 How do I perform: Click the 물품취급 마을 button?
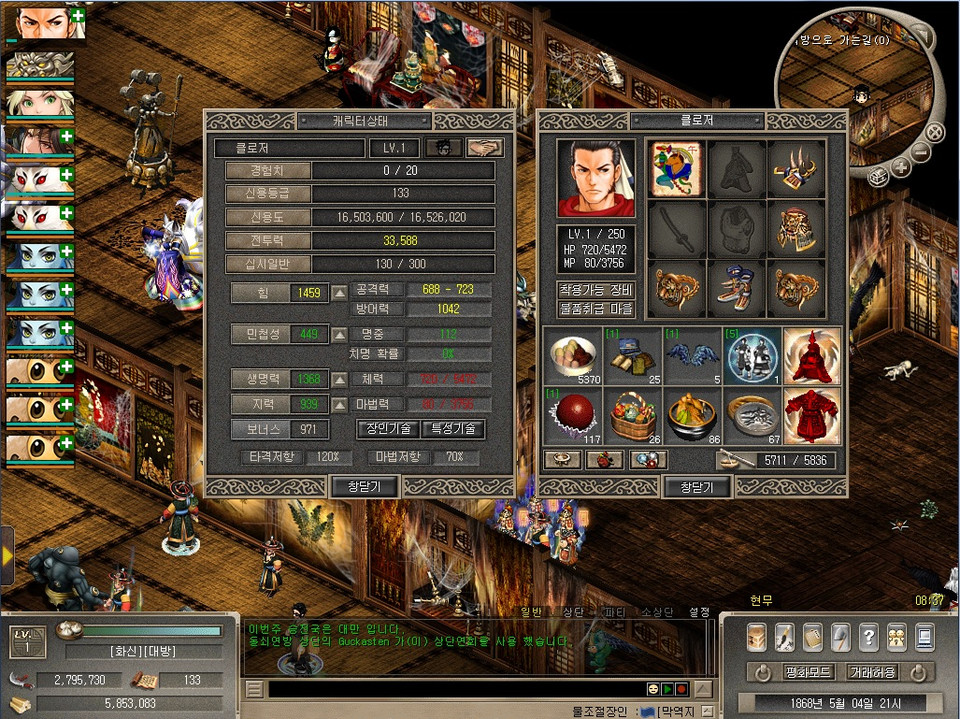tap(596, 309)
